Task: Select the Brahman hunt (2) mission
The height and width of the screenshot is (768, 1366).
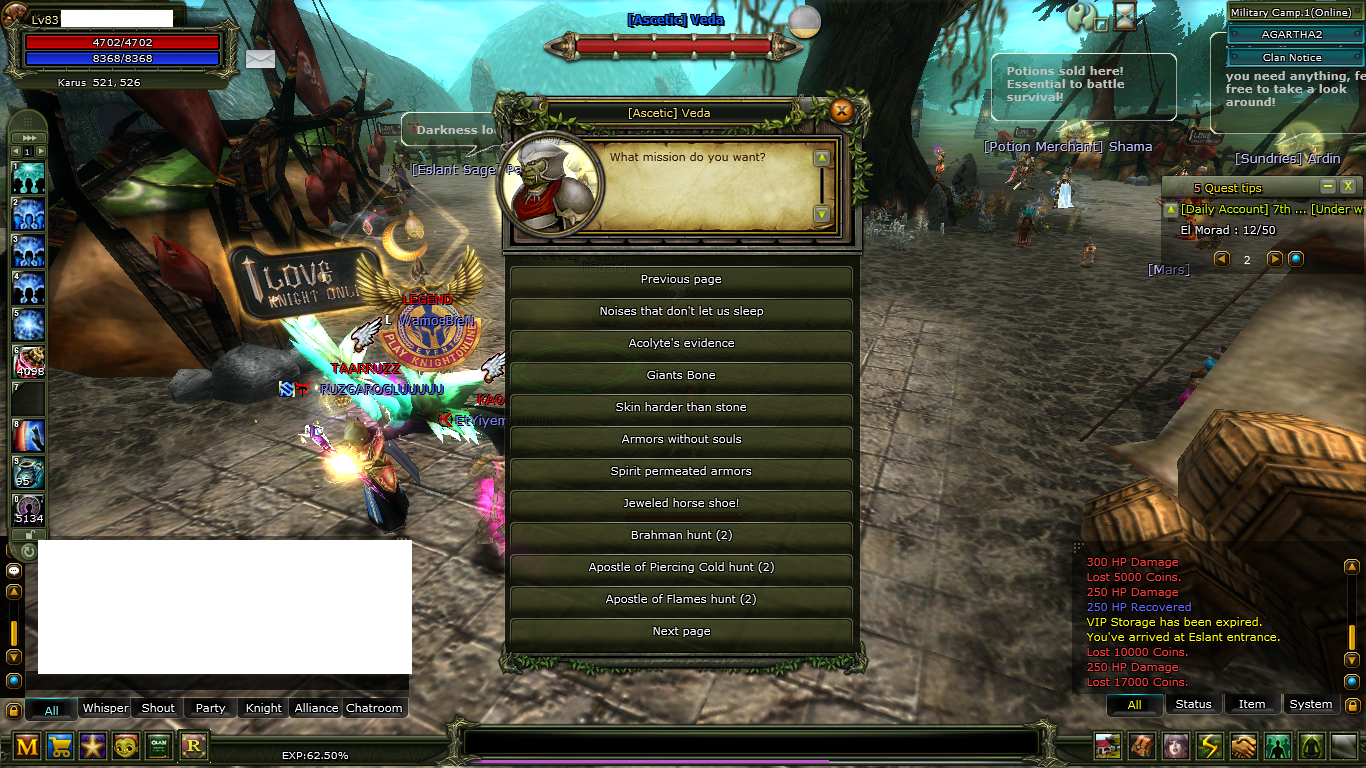Action: 681,535
